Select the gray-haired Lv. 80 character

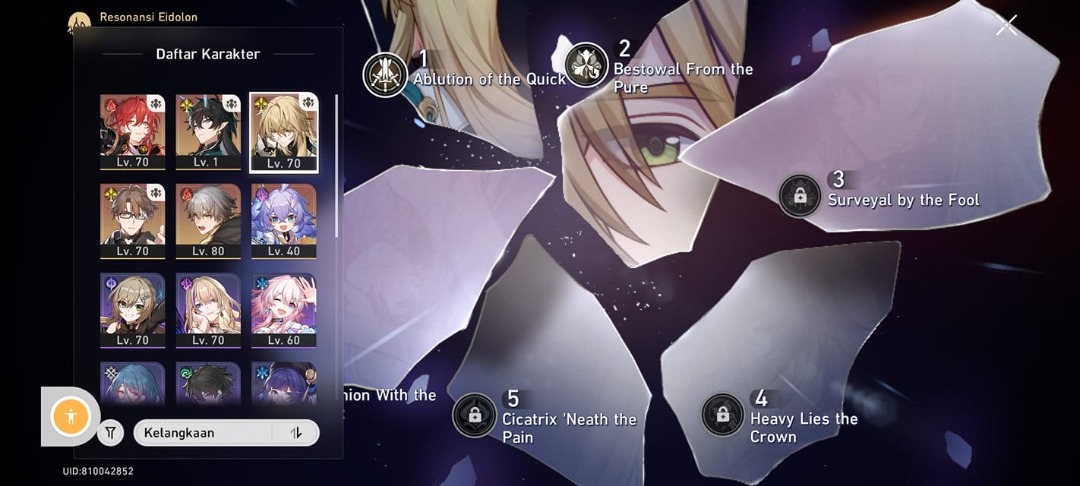[208, 220]
